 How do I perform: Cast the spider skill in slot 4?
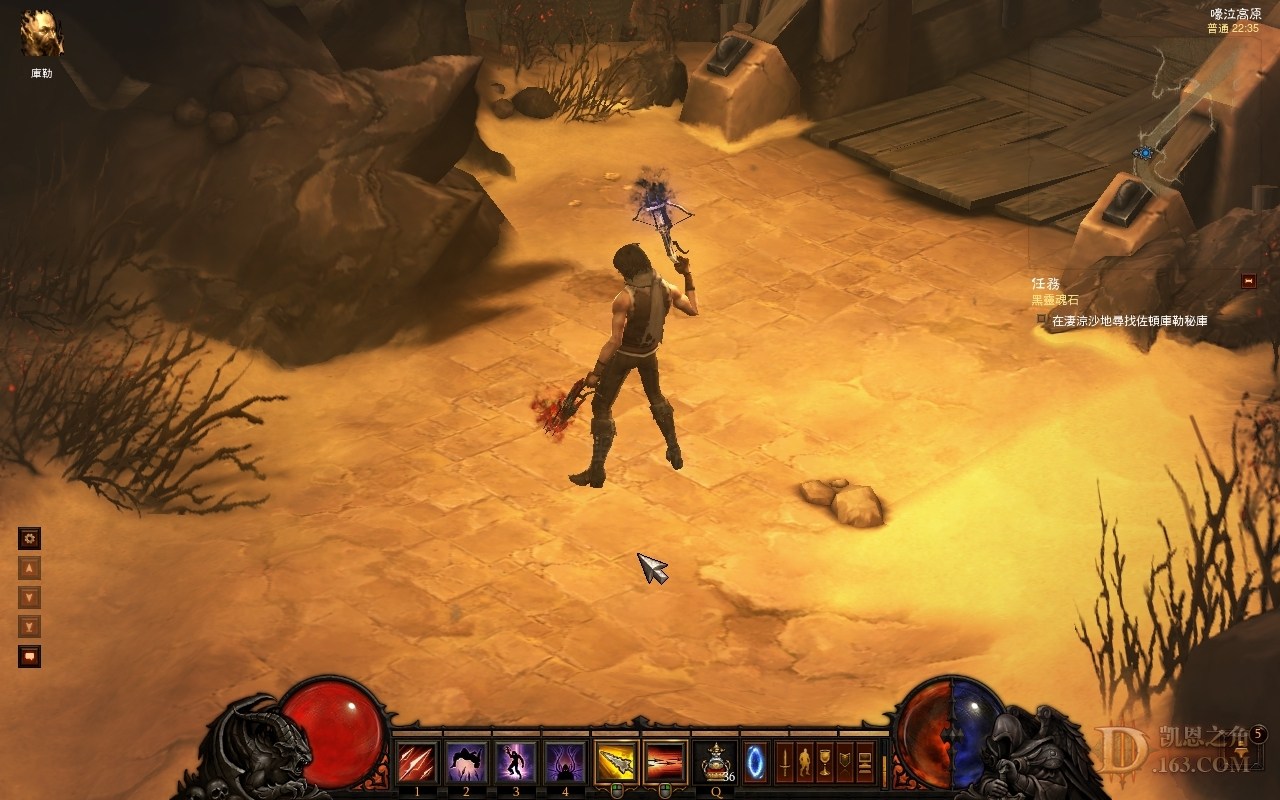(x=565, y=763)
